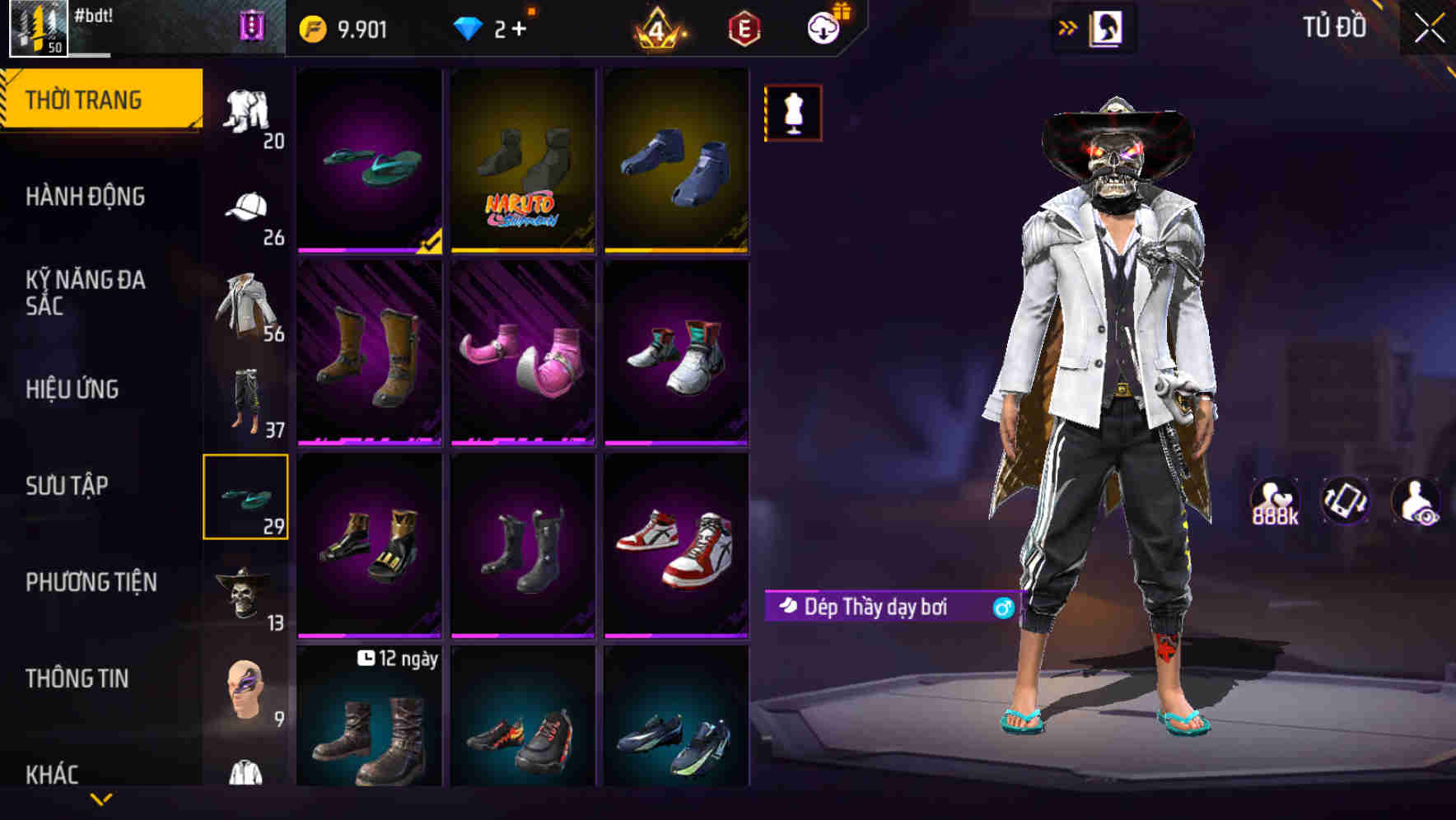Open the cloud download gift icon
This screenshot has width=1456, height=820.
(824, 26)
